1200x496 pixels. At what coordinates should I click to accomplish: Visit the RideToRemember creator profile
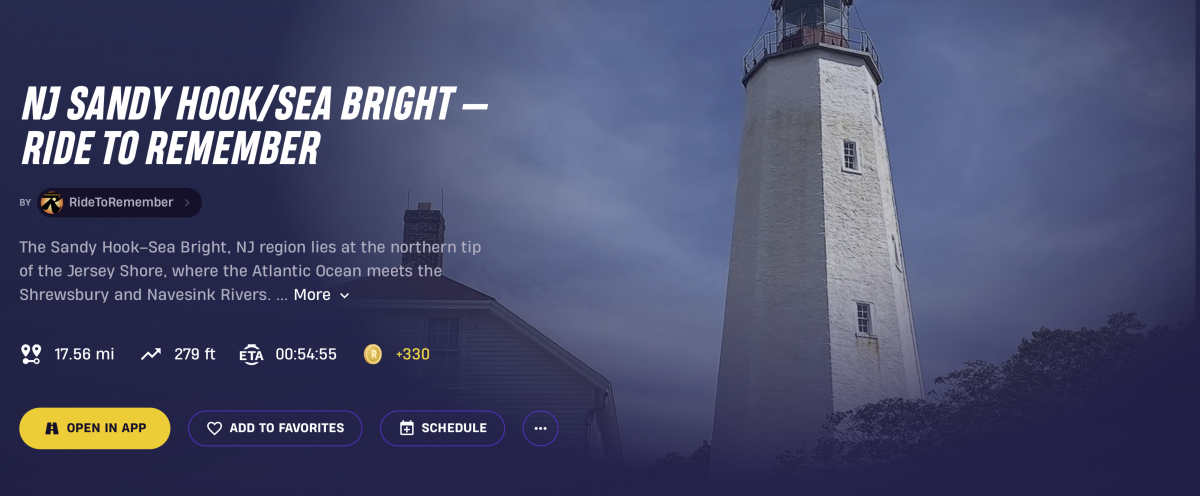(x=120, y=203)
